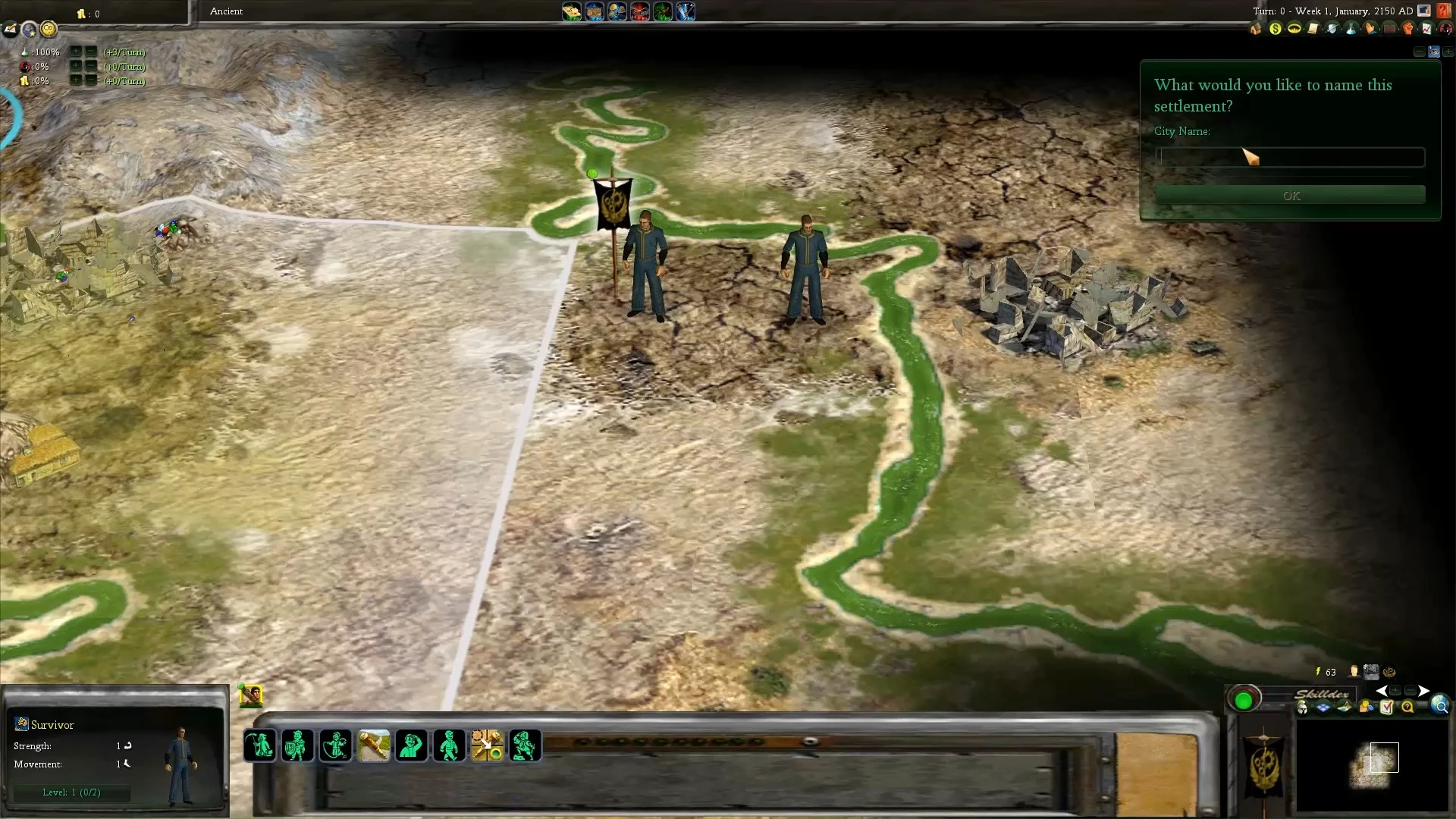Select the found settlement shovel action
Viewport: 1456px width, 819px height.
click(374, 745)
